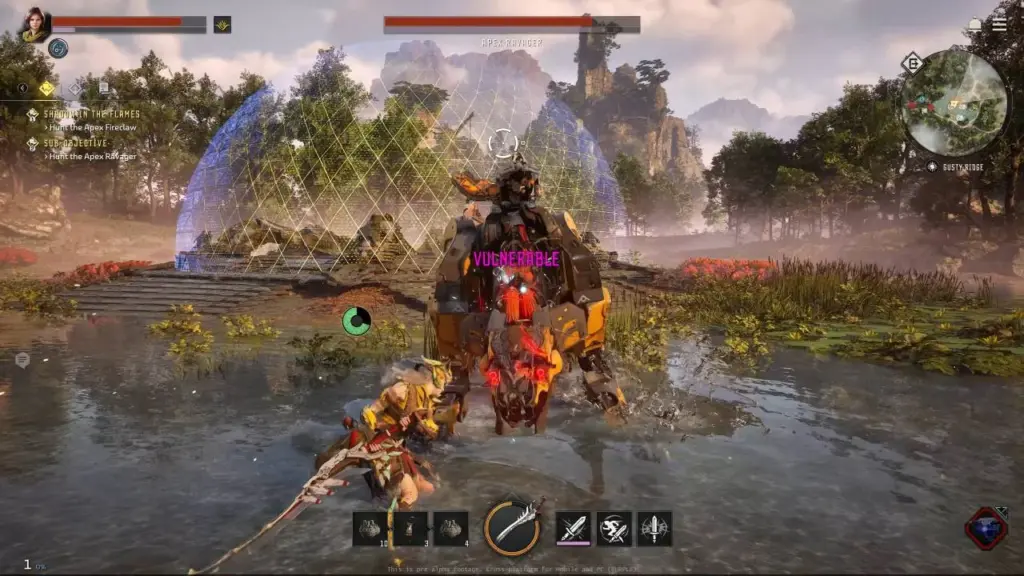Trigger the upright sword burst skill

coord(654,528)
